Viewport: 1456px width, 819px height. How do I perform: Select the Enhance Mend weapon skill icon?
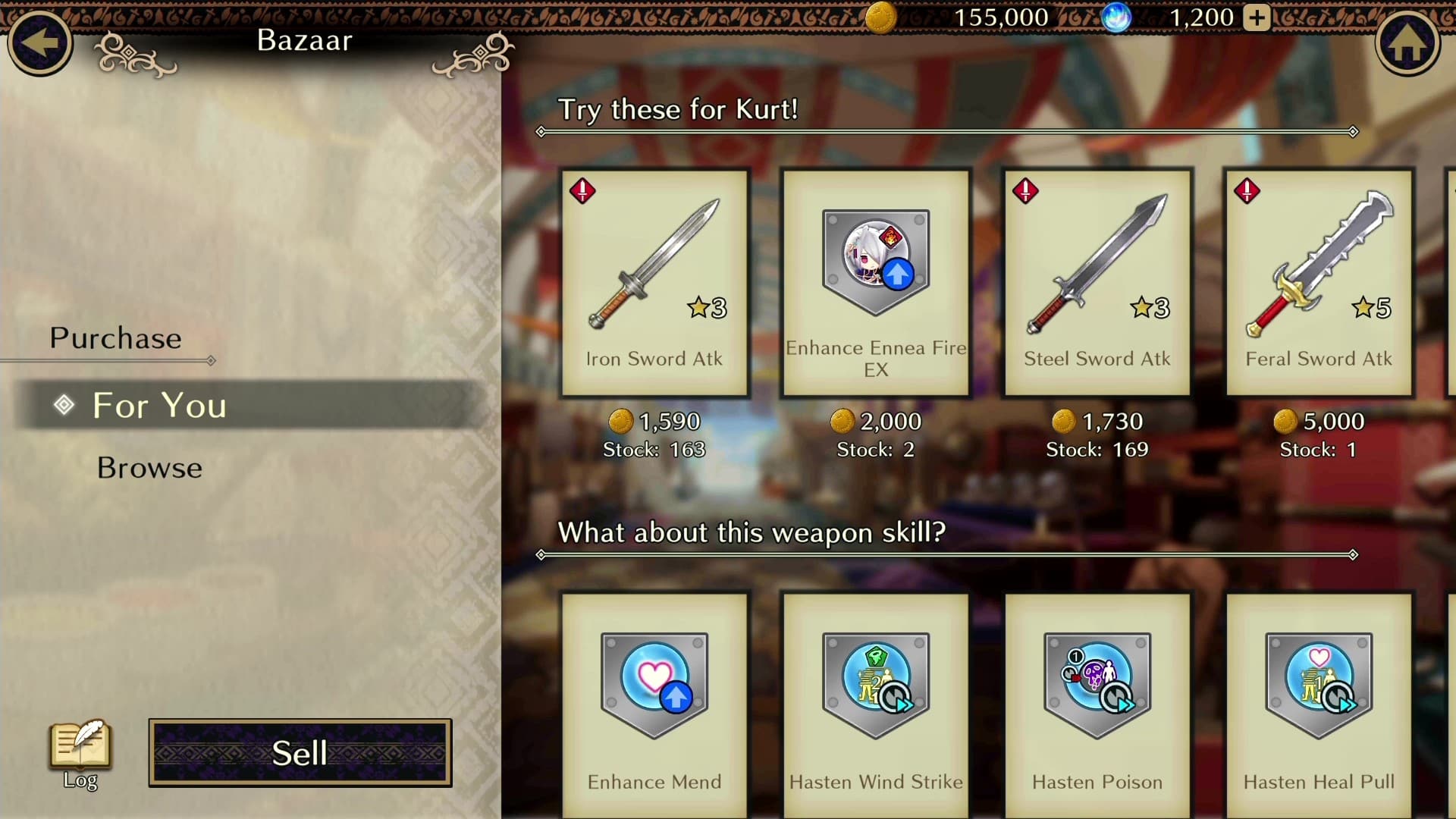[654, 682]
